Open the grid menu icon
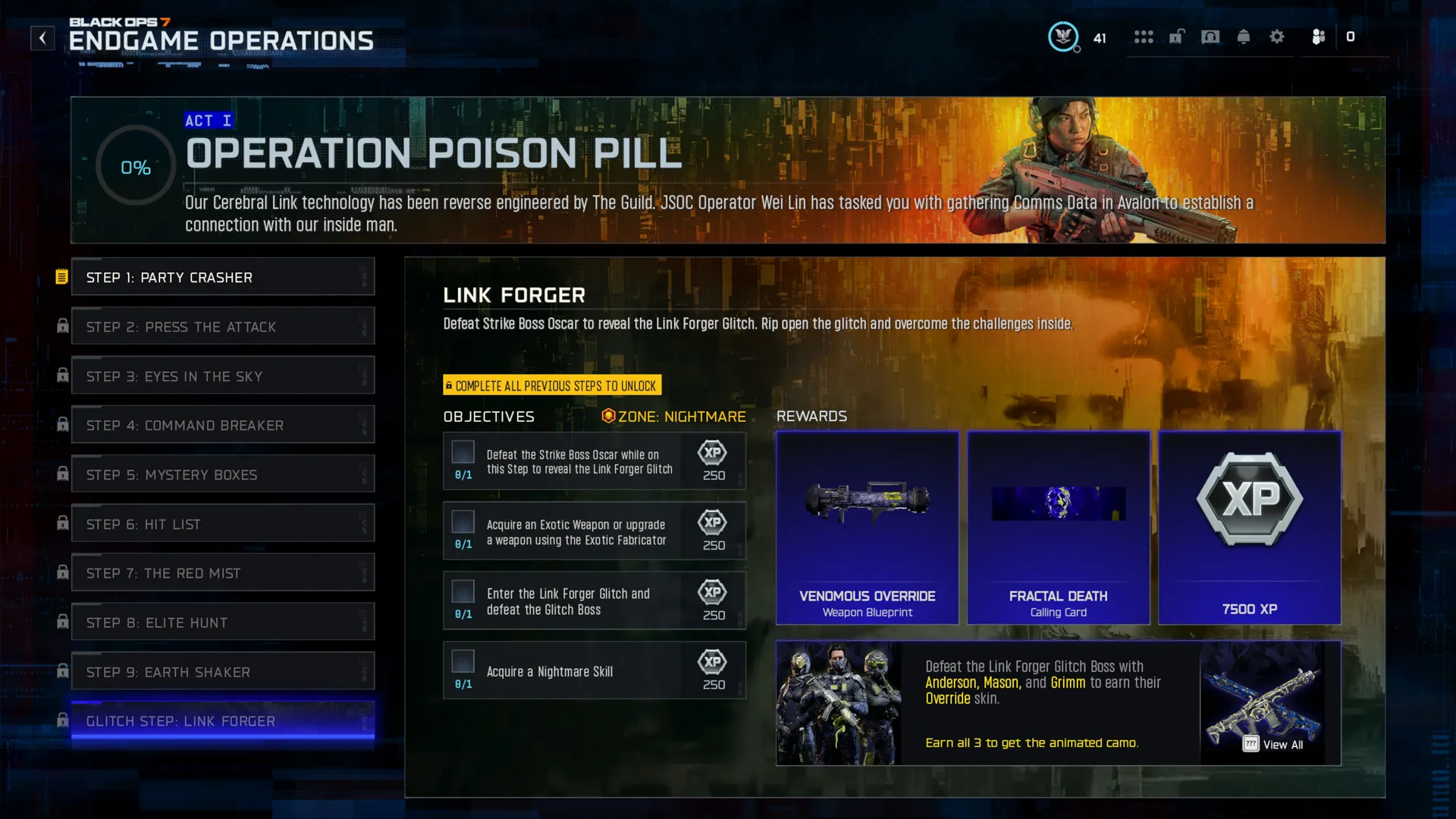Viewport: 1456px width, 819px height. [x=1144, y=36]
